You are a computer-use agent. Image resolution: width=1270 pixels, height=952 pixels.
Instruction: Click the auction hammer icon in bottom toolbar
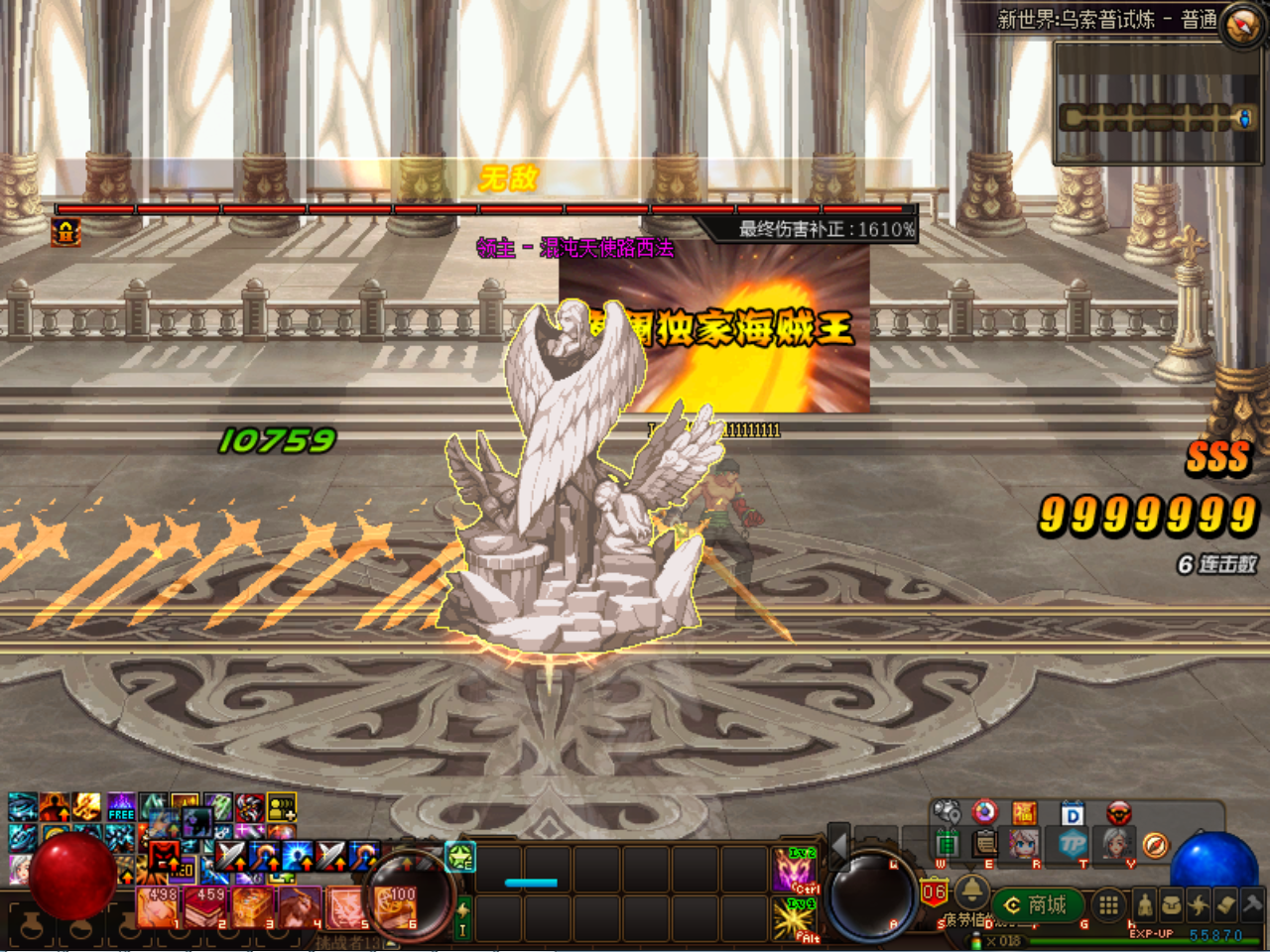click(1251, 903)
